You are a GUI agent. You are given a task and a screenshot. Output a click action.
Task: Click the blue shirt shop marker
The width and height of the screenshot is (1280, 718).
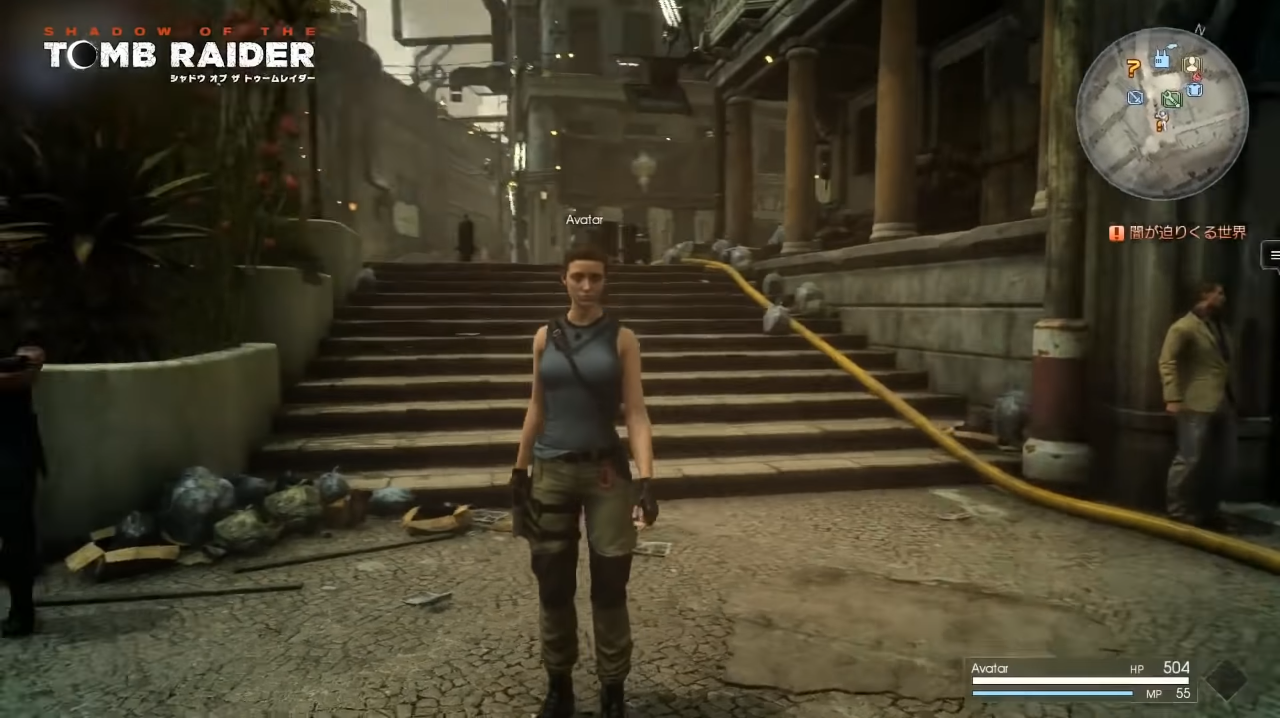coord(1195,90)
